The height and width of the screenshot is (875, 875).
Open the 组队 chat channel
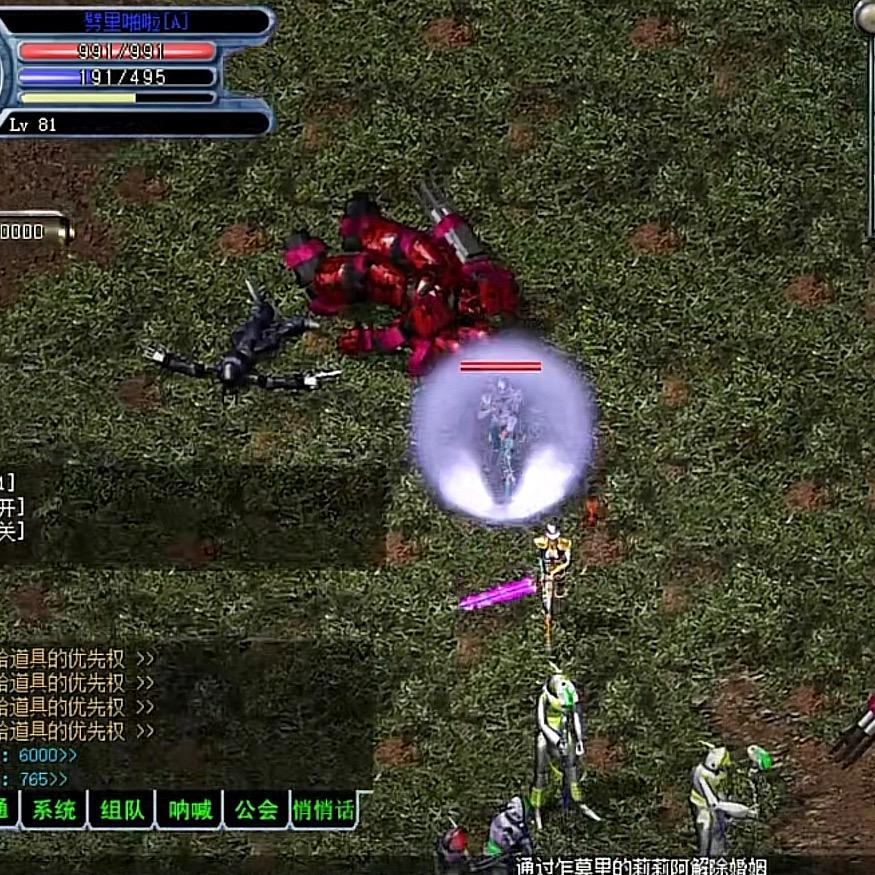coord(121,809)
